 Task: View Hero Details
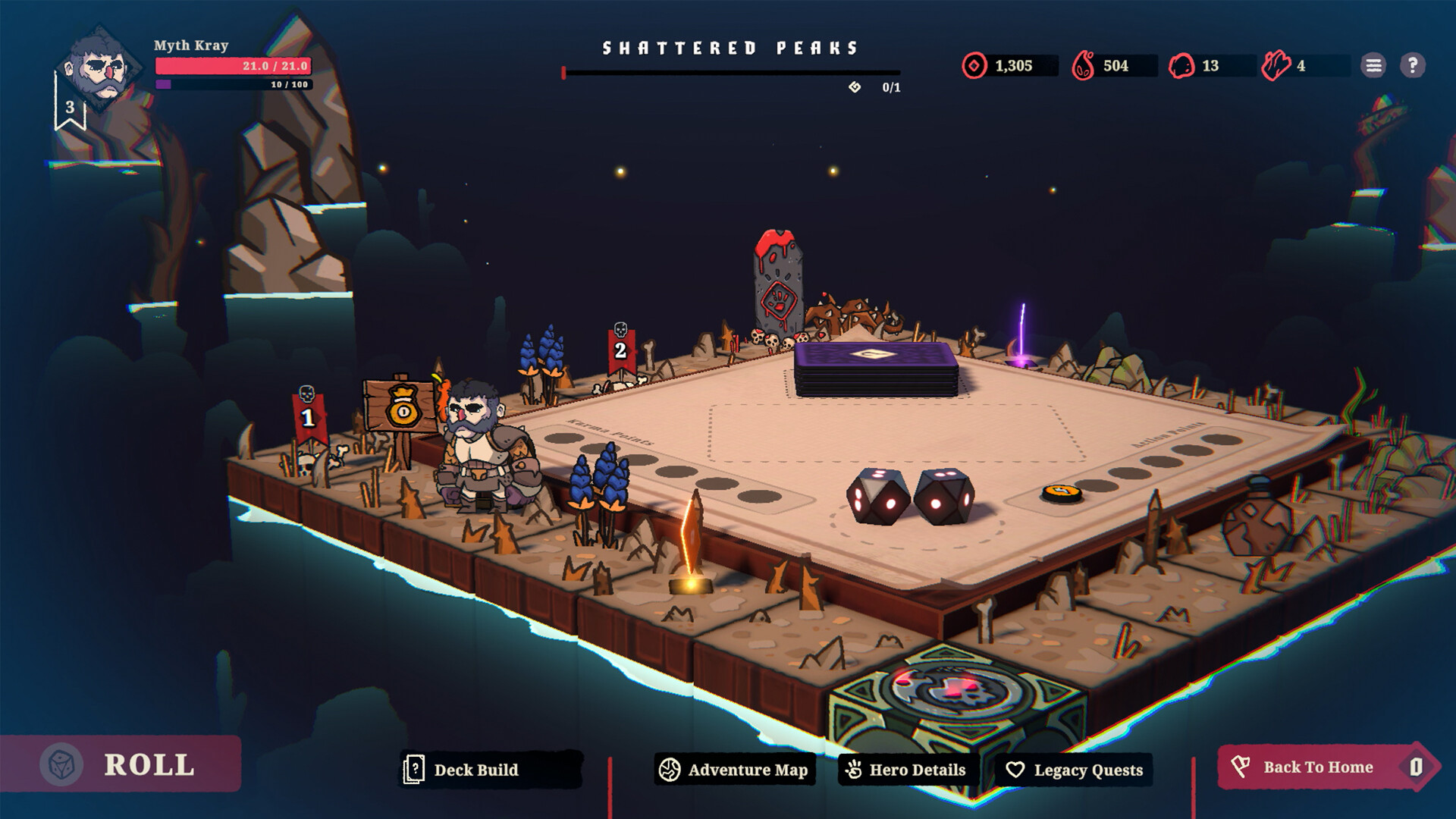pyautogui.click(x=908, y=770)
